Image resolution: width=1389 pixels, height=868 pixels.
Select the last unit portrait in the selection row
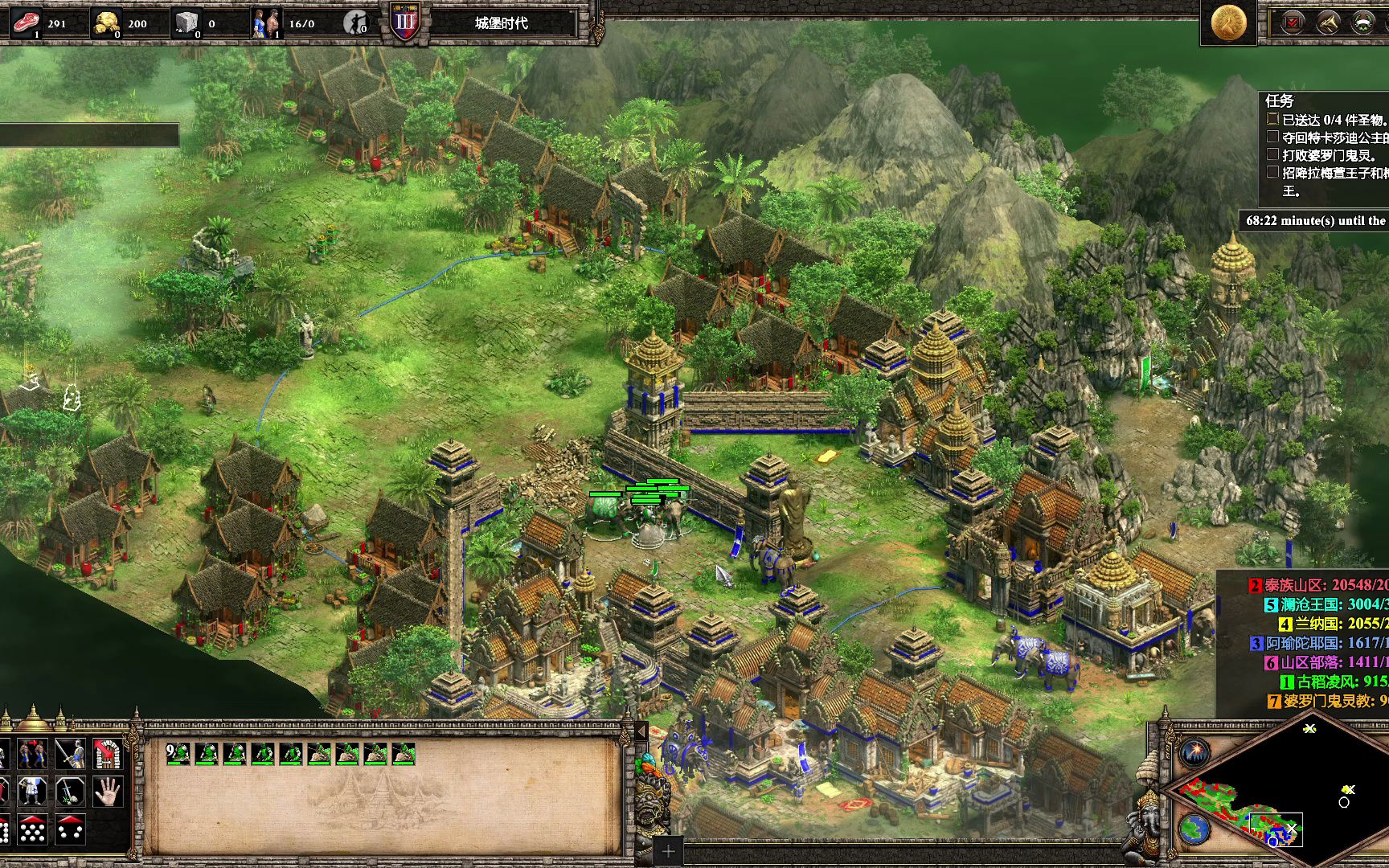coord(403,753)
